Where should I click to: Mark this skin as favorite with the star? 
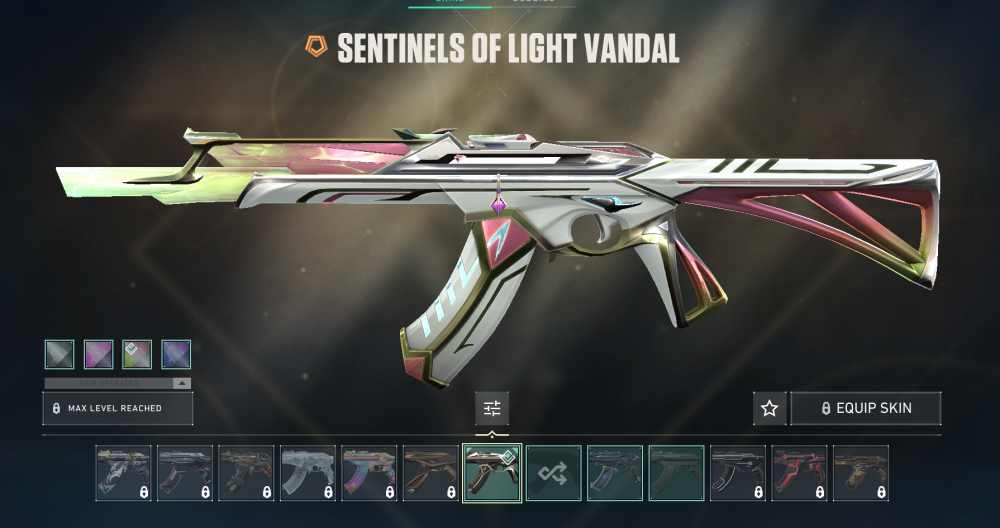click(x=769, y=408)
